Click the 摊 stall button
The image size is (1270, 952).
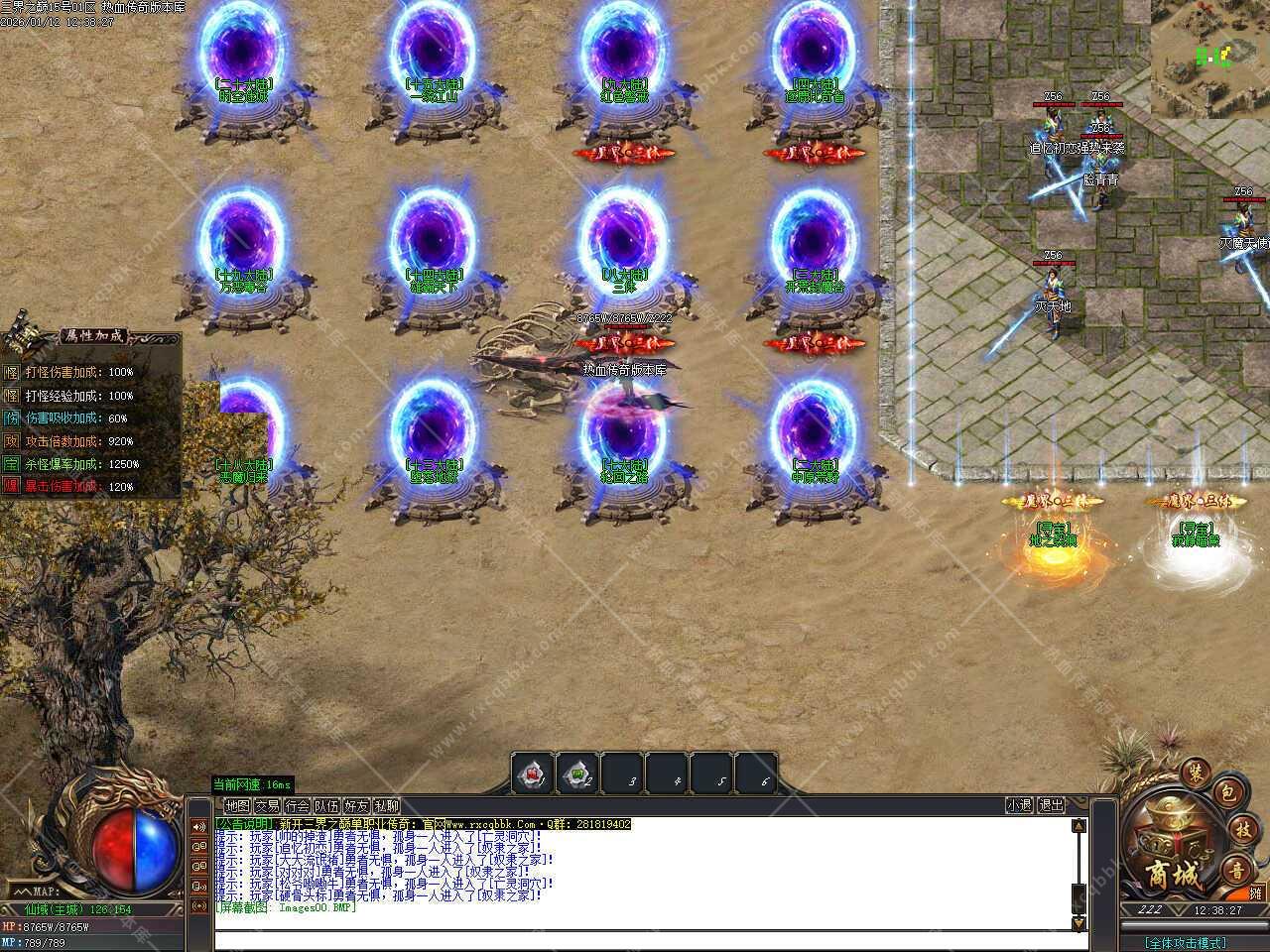click(1256, 893)
